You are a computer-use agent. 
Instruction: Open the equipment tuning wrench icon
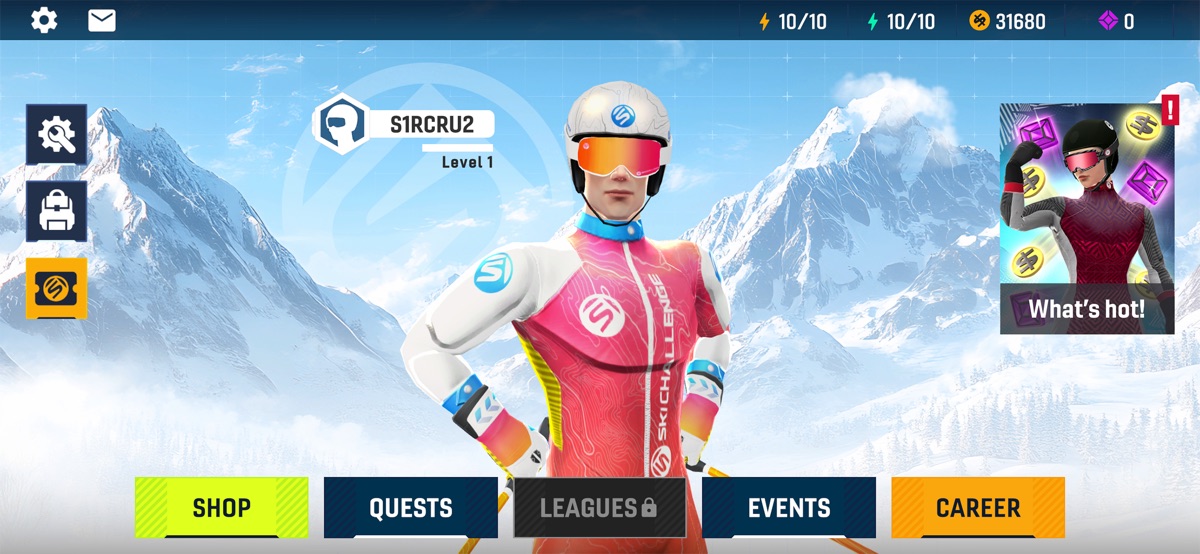point(56,134)
